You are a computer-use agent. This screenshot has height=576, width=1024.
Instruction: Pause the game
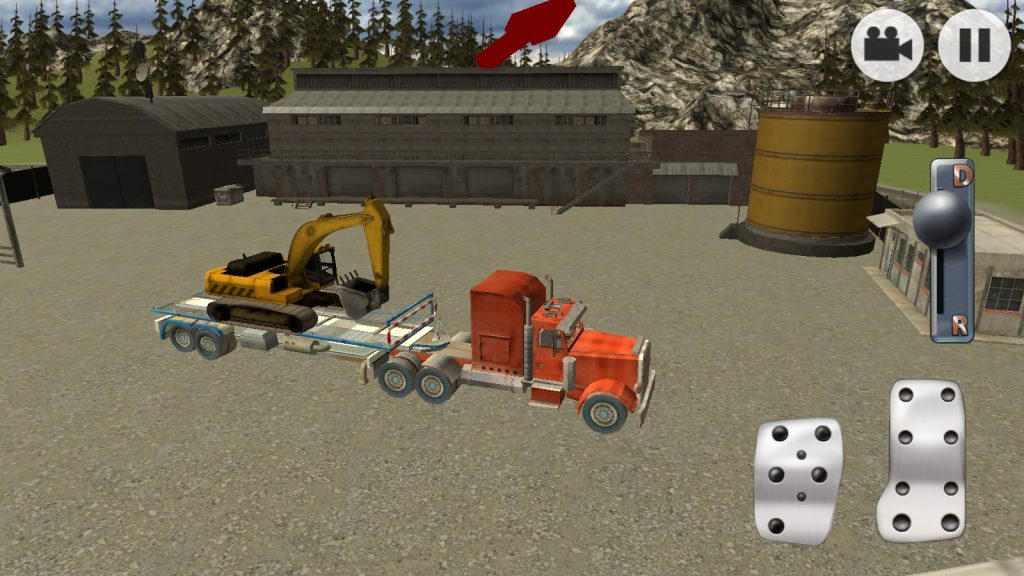pyautogui.click(x=974, y=45)
